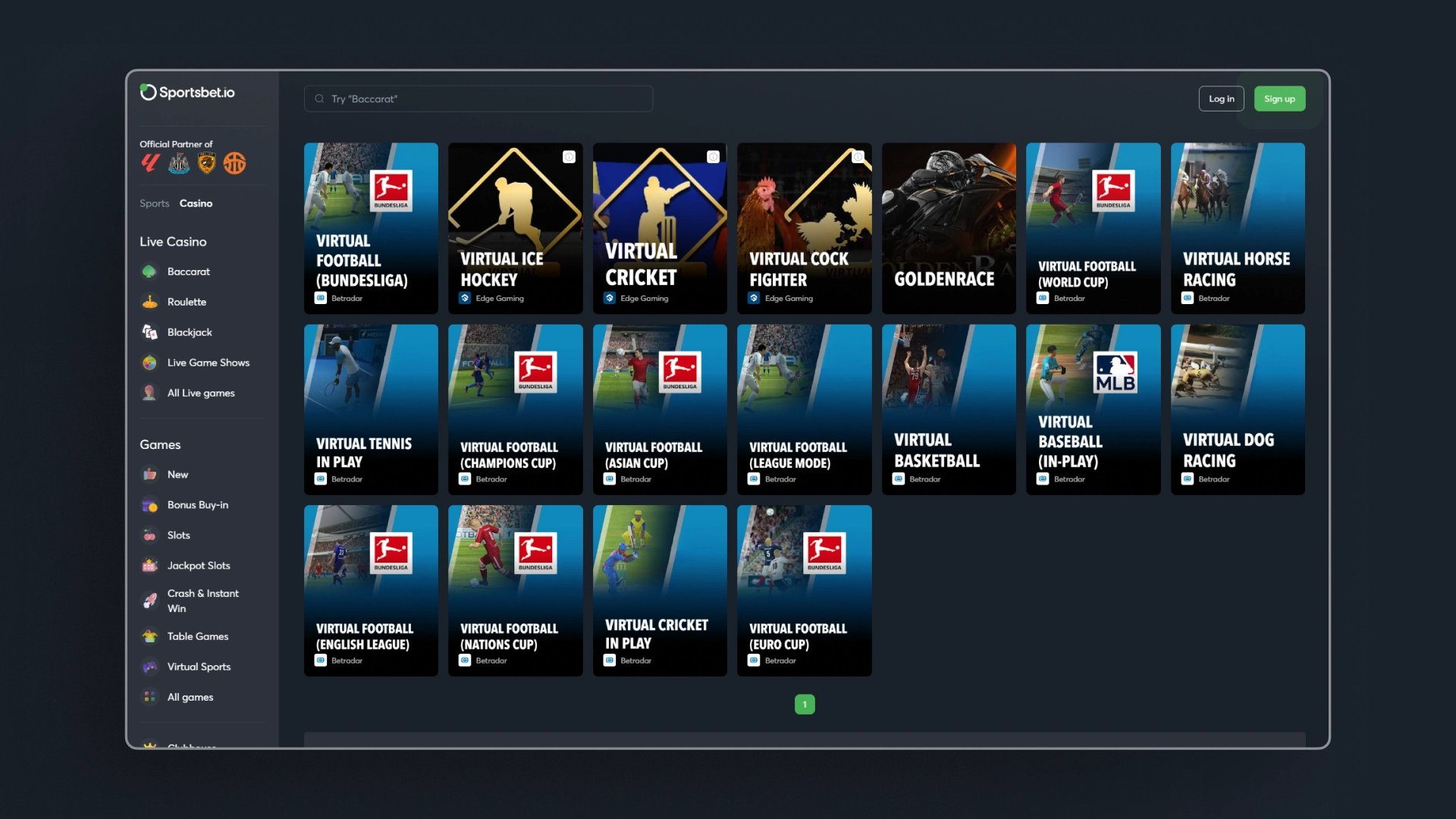Click the Newcastle United partner badge
The width and height of the screenshot is (1456, 819).
[178, 163]
